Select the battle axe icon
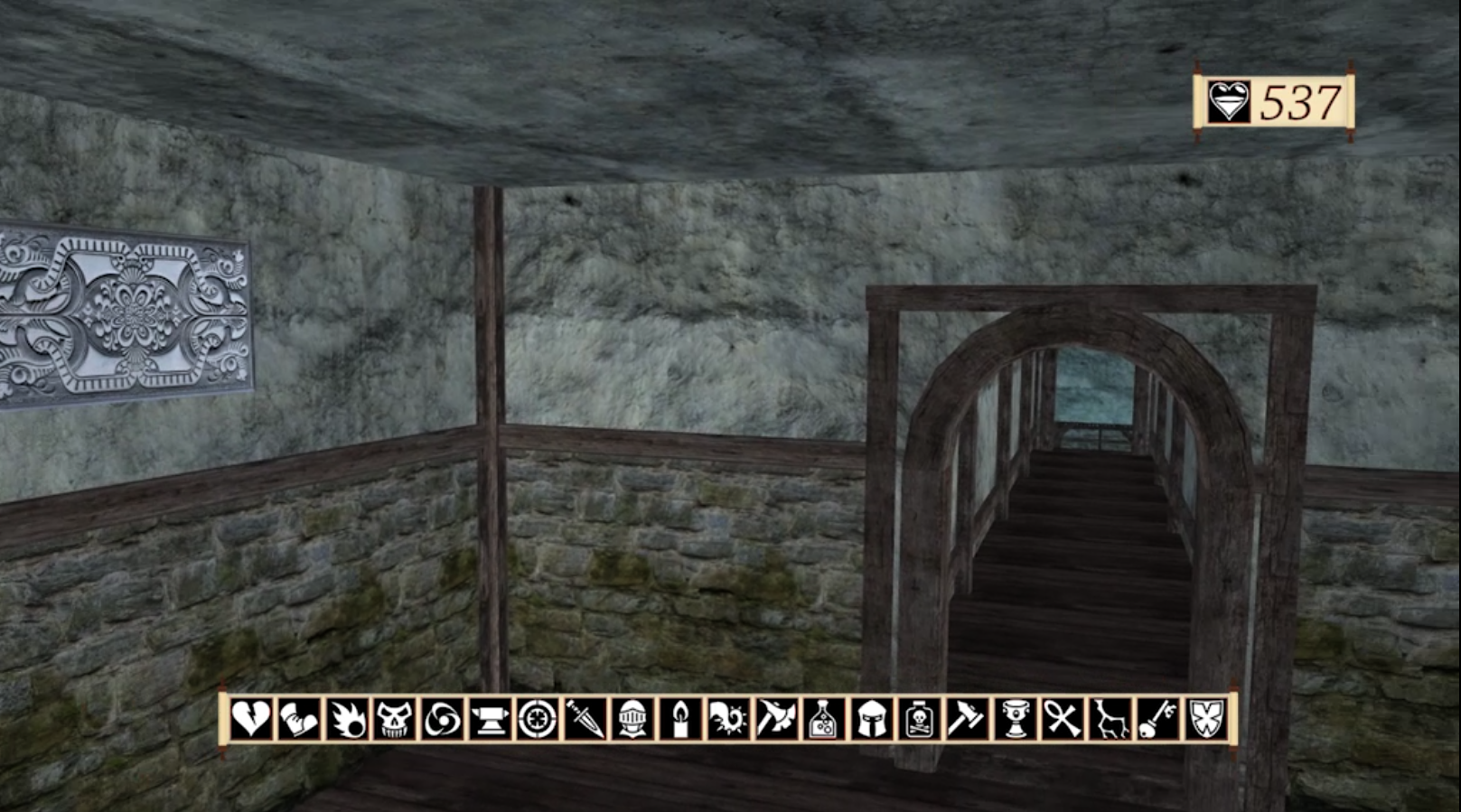 [x=776, y=720]
